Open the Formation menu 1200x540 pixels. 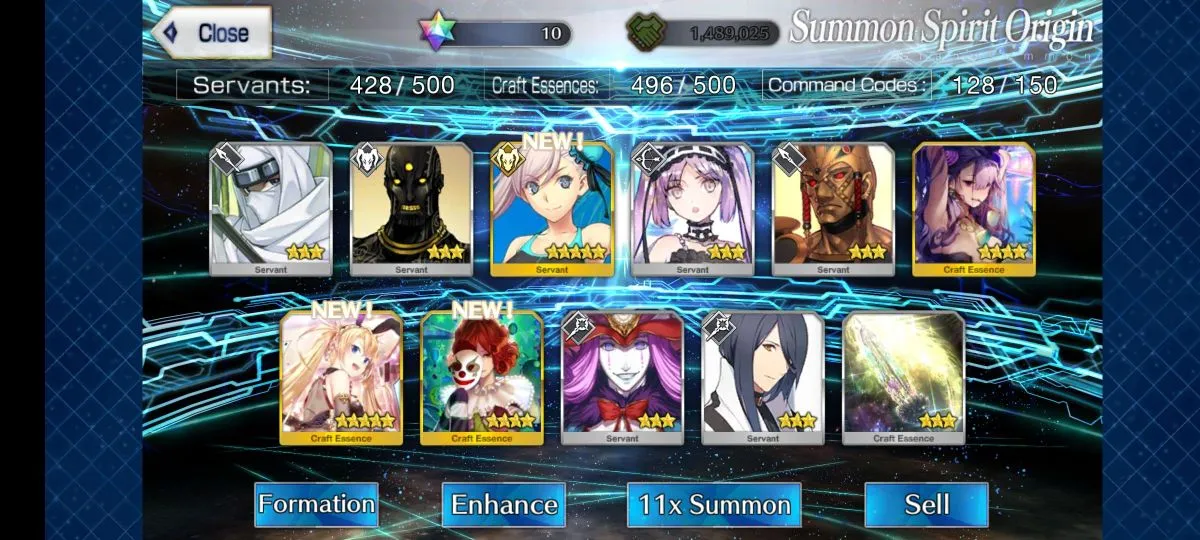316,504
